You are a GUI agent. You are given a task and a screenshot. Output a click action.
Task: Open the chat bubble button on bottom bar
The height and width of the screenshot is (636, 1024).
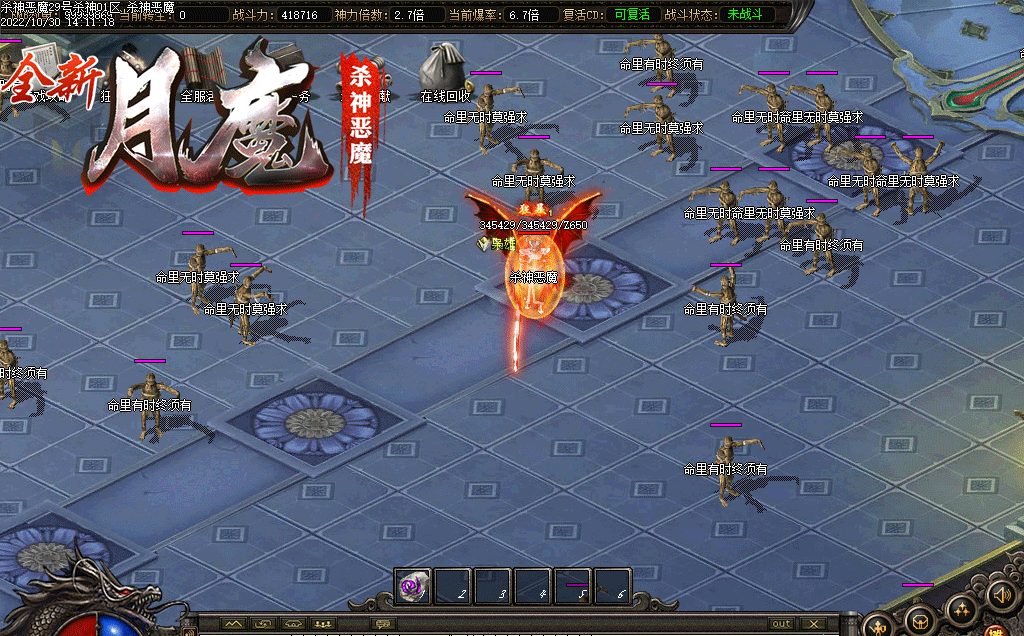click(382, 624)
